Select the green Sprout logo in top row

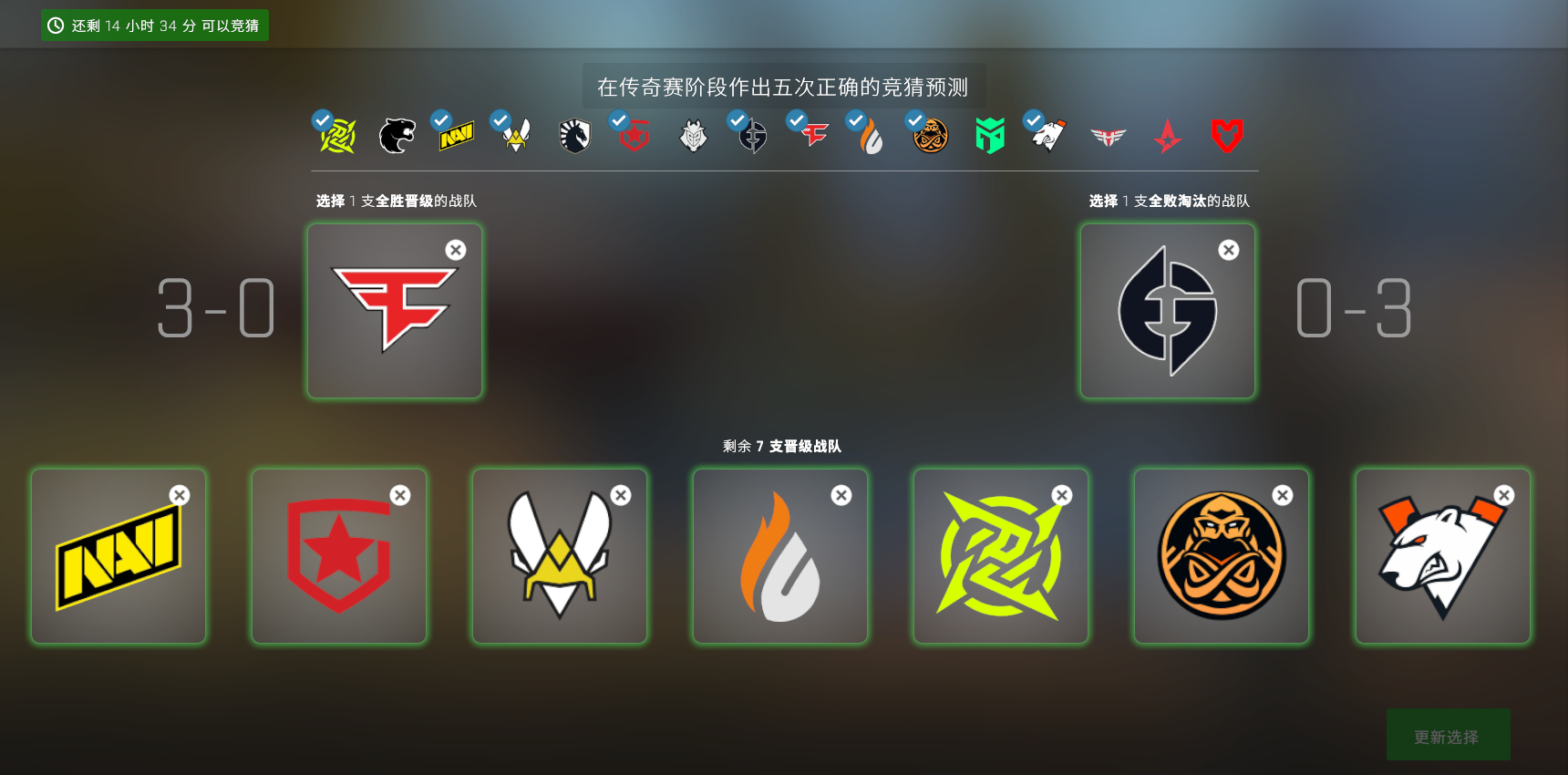coord(988,134)
